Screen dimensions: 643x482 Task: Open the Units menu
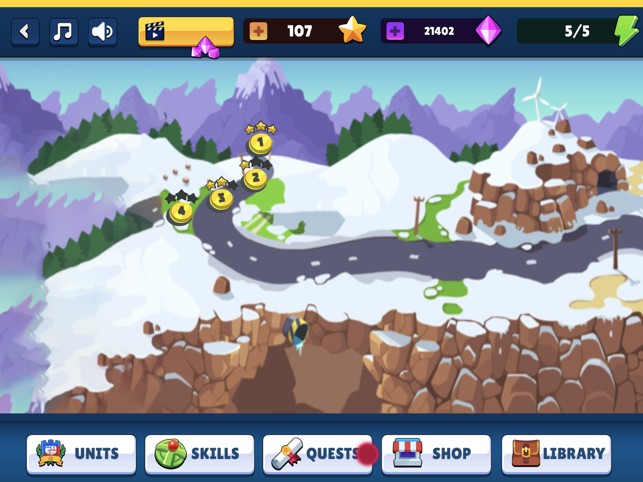tap(81, 453)
